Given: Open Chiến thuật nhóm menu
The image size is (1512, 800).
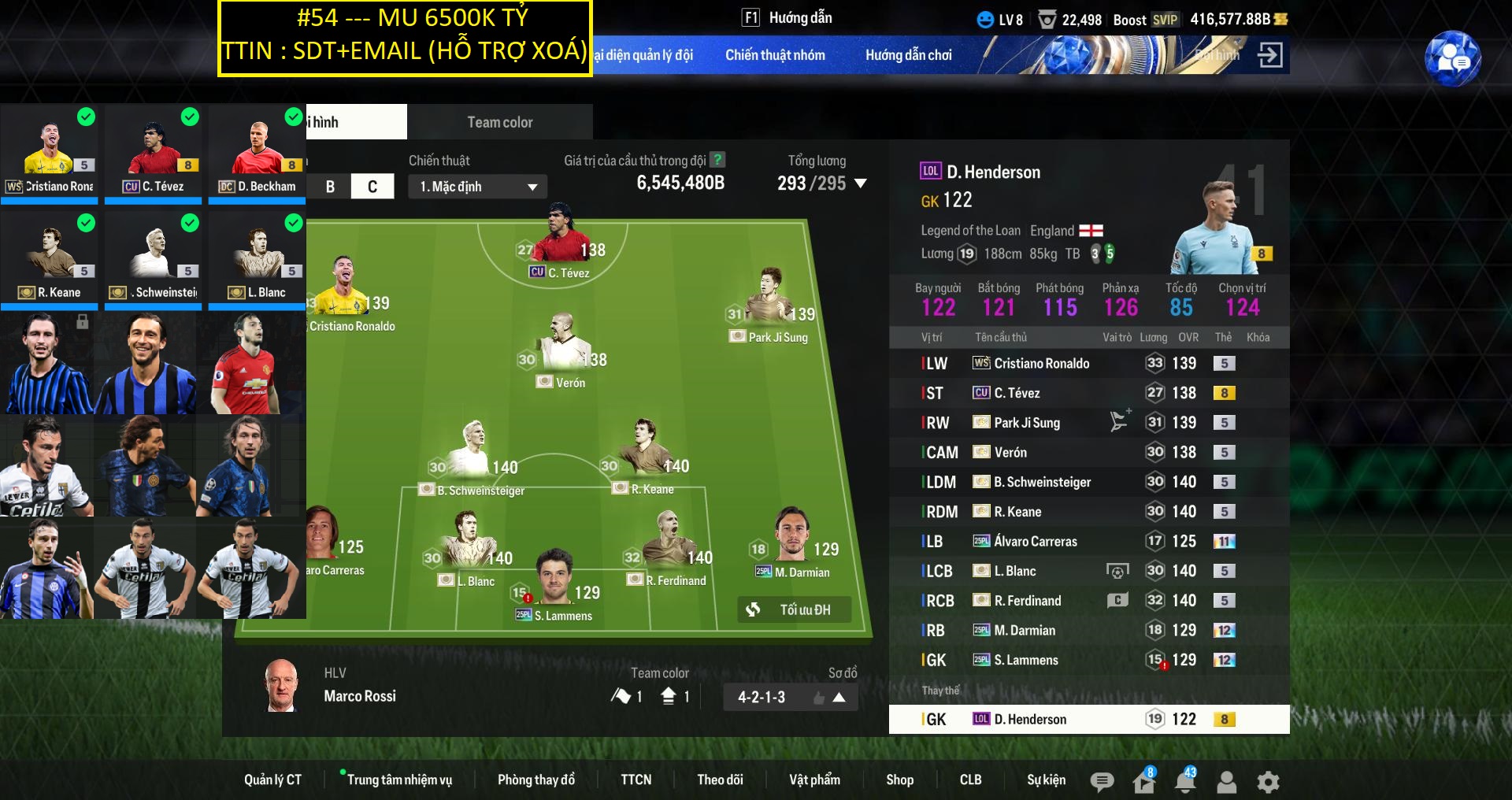Looking at the screenshot, I should click(775, 55).
